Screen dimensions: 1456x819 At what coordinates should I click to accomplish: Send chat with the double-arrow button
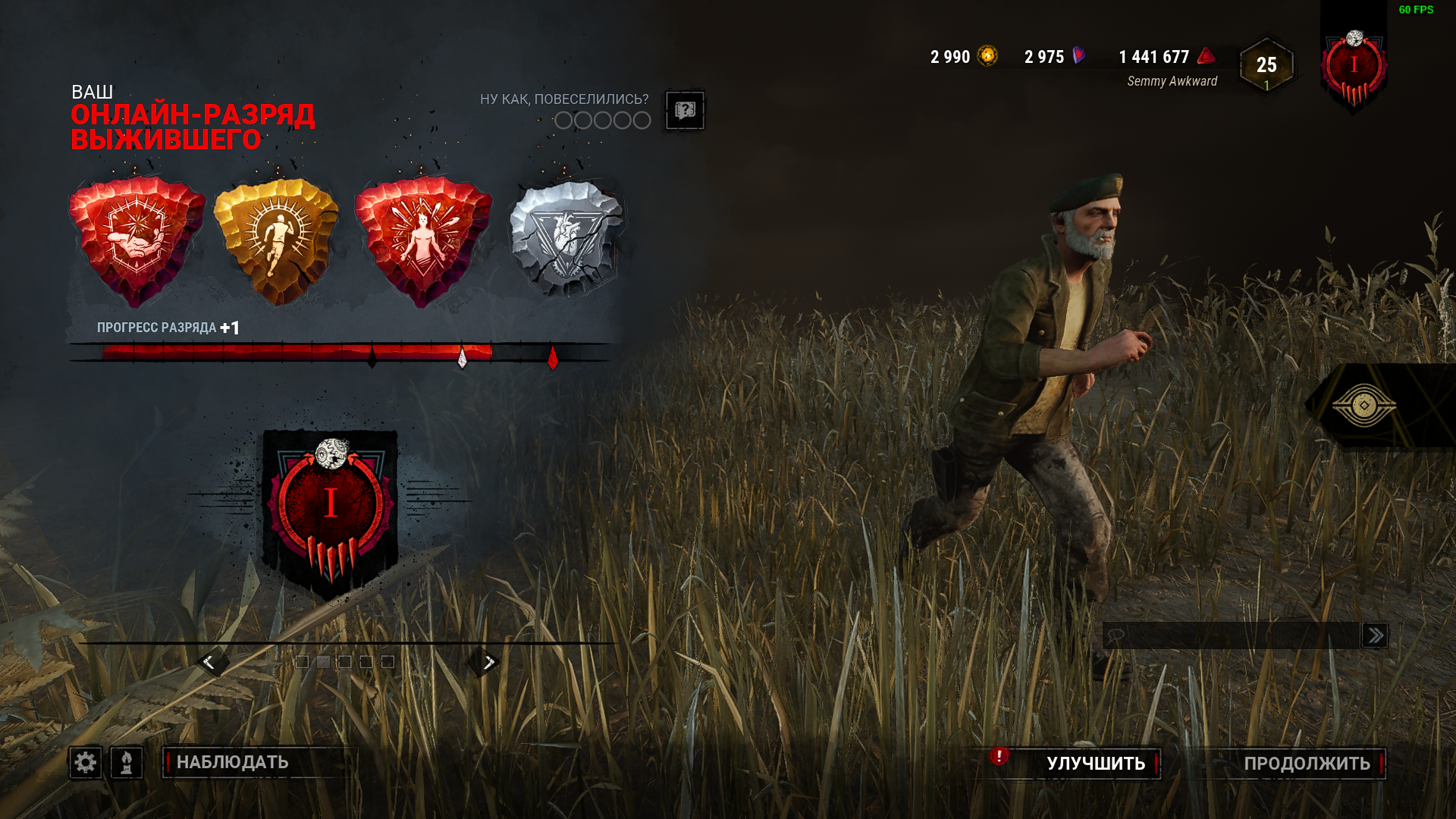click(1375, 635)
